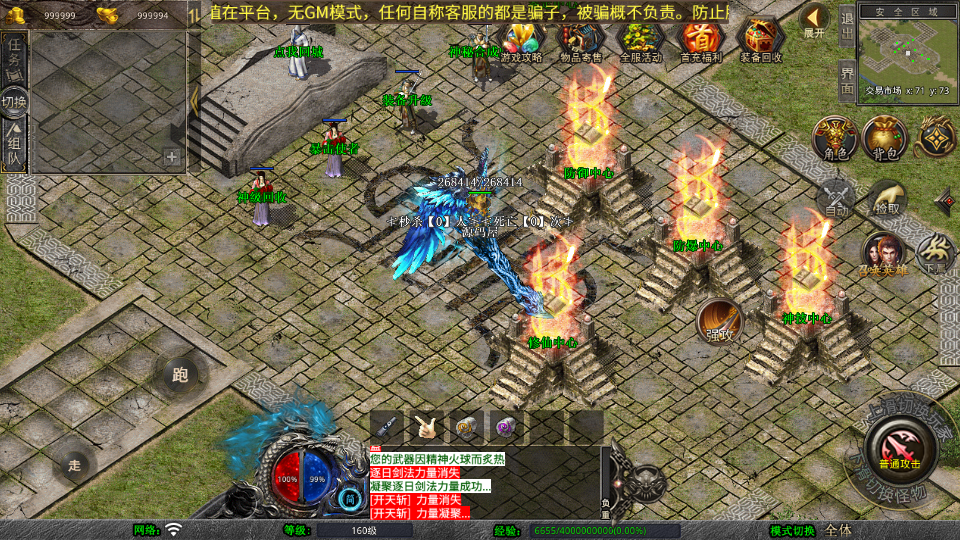Toggle the 跑 run button
960x540 pixels.
pos(180,375)
